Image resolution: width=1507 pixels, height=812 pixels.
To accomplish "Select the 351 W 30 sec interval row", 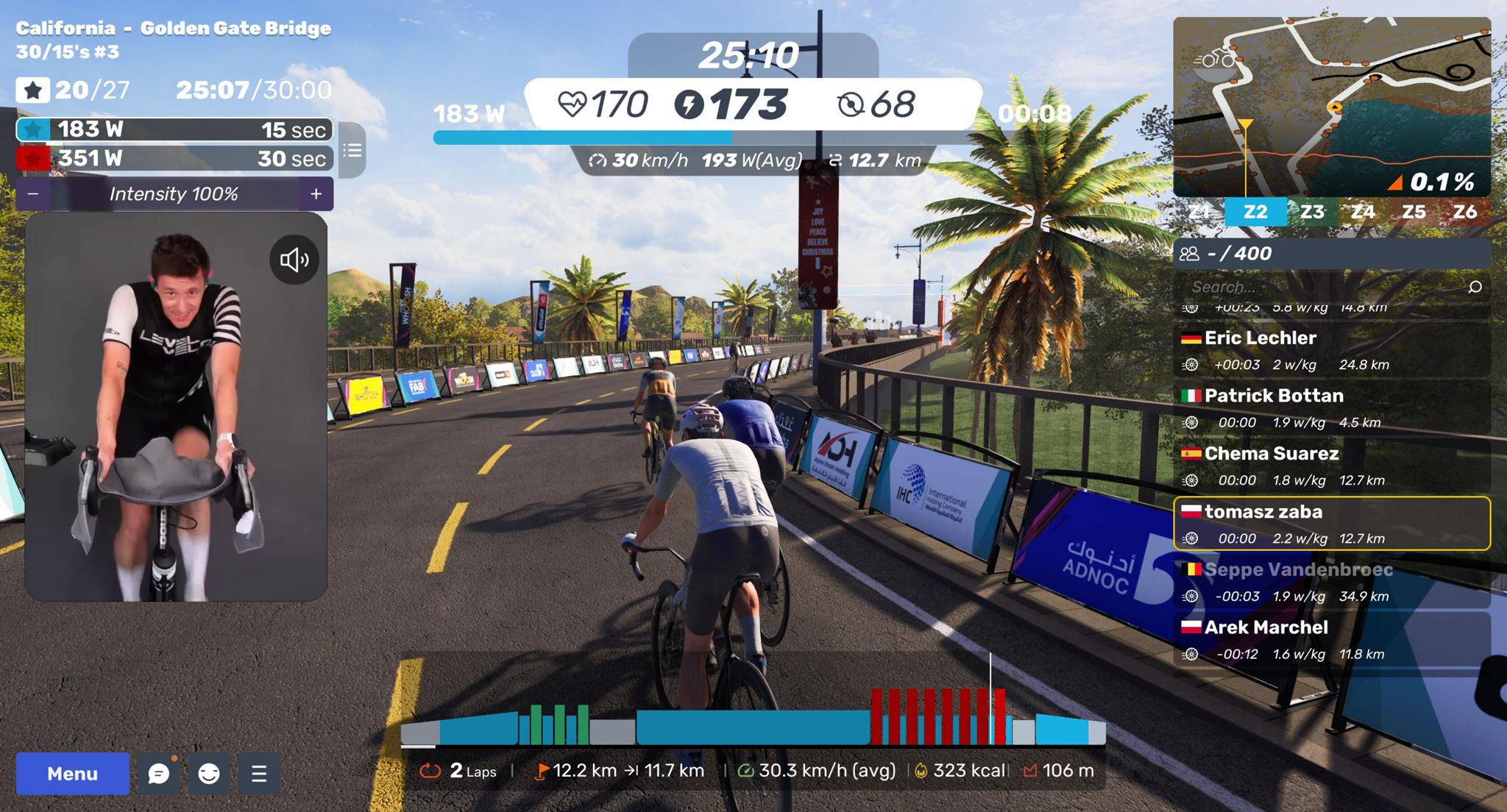I will click(174, 158).
